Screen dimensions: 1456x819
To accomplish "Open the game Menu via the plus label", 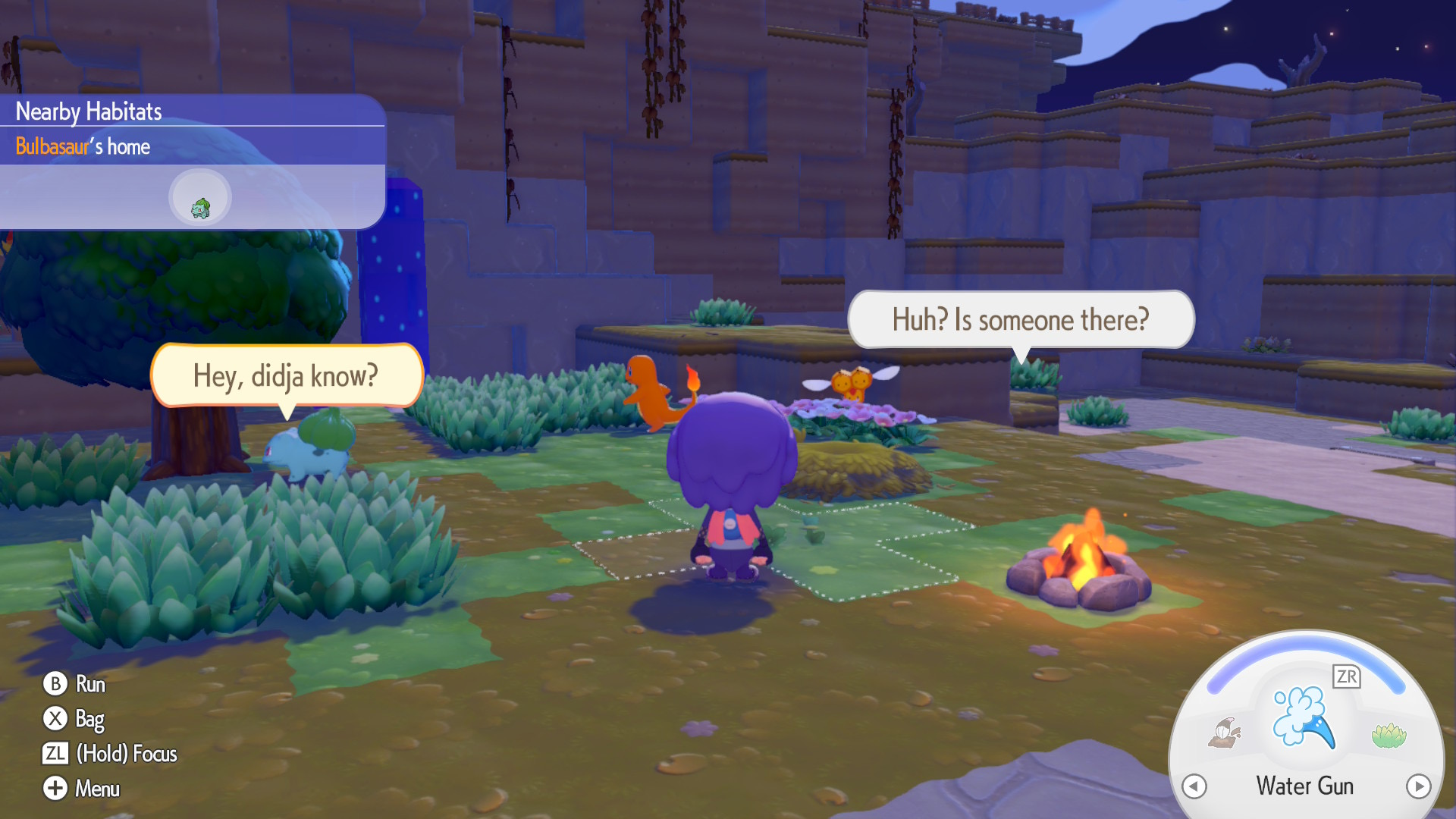I will click(96, 789).
